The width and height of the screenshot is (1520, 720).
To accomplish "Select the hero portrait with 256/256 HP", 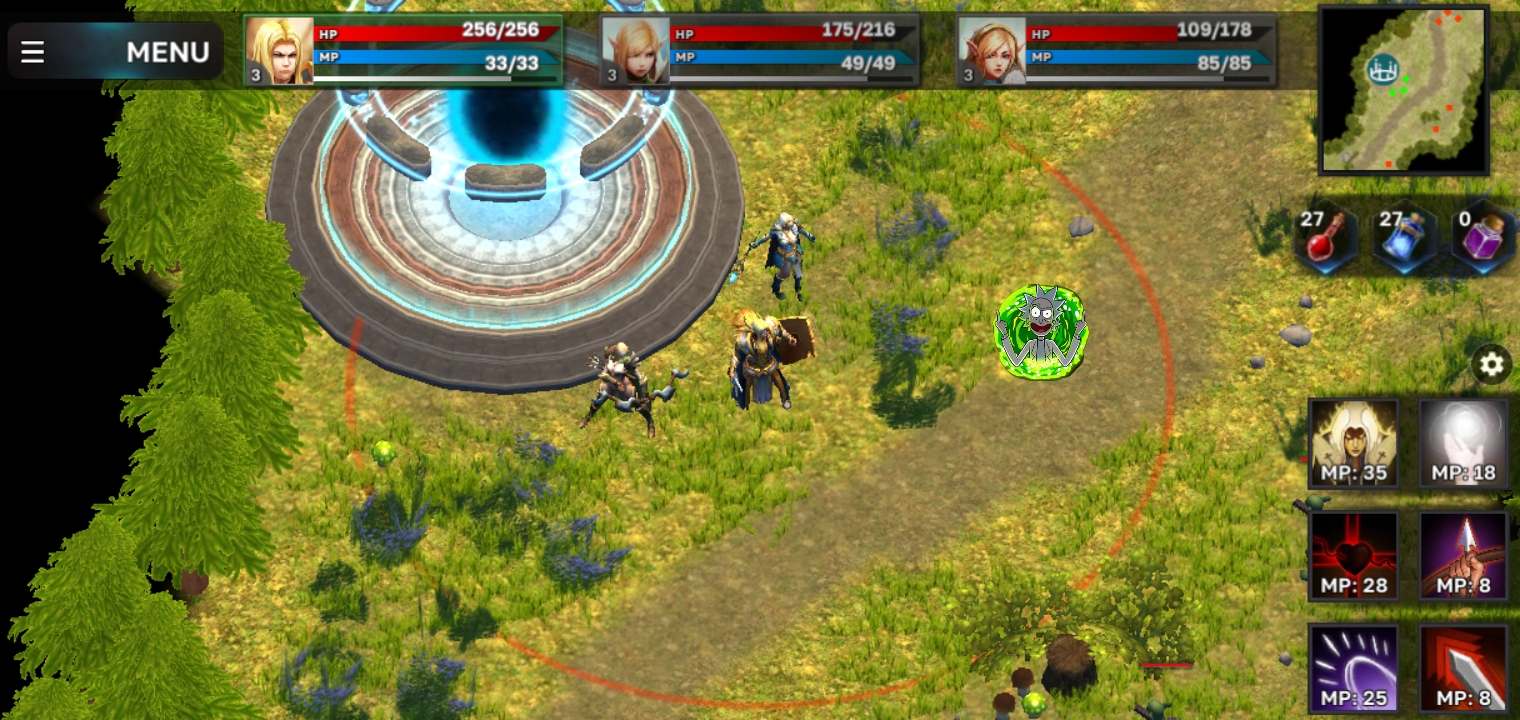I will [279, 51].
